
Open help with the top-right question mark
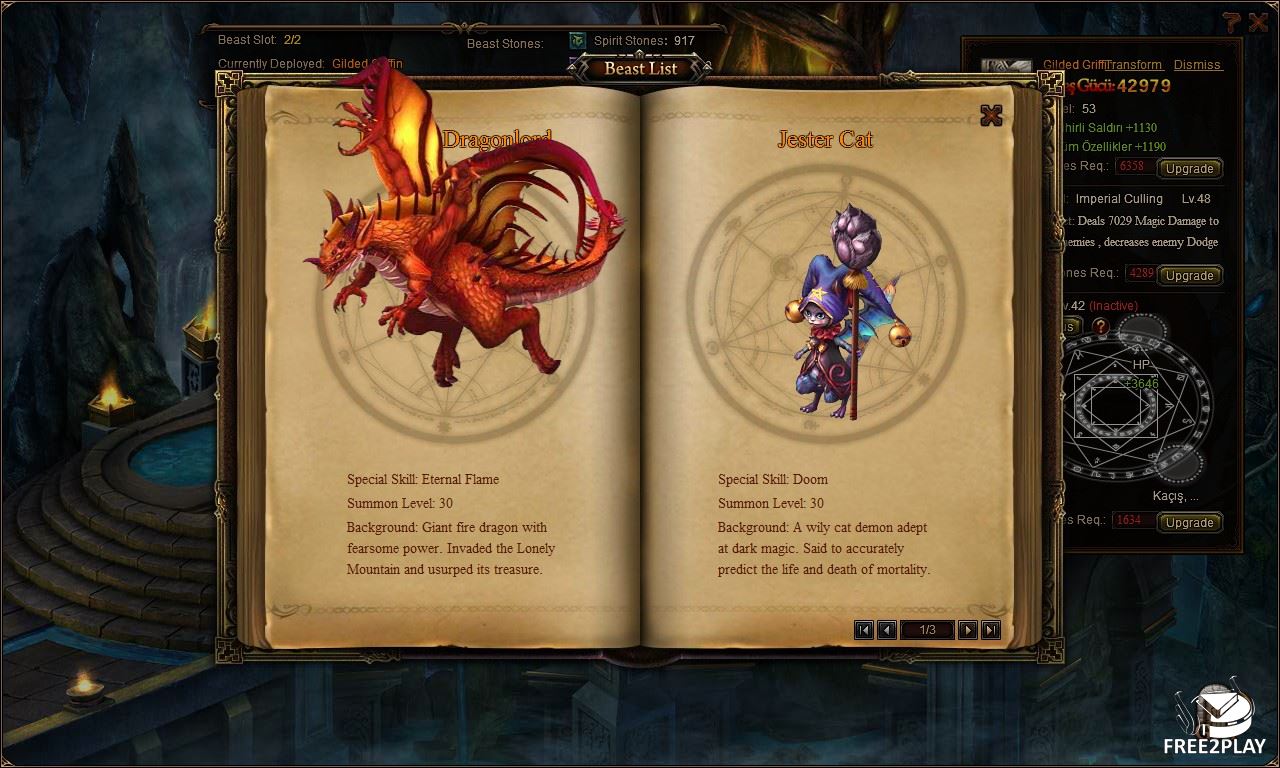1231,22
